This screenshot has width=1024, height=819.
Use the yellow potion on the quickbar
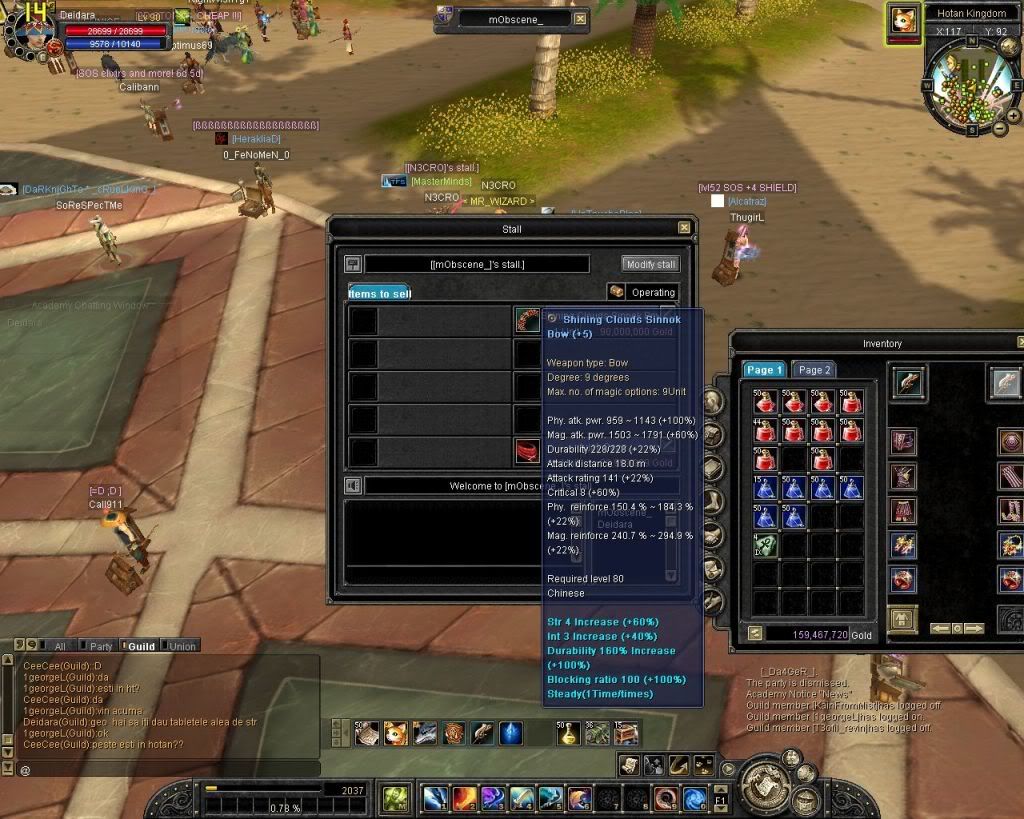(x=568, y=734)
